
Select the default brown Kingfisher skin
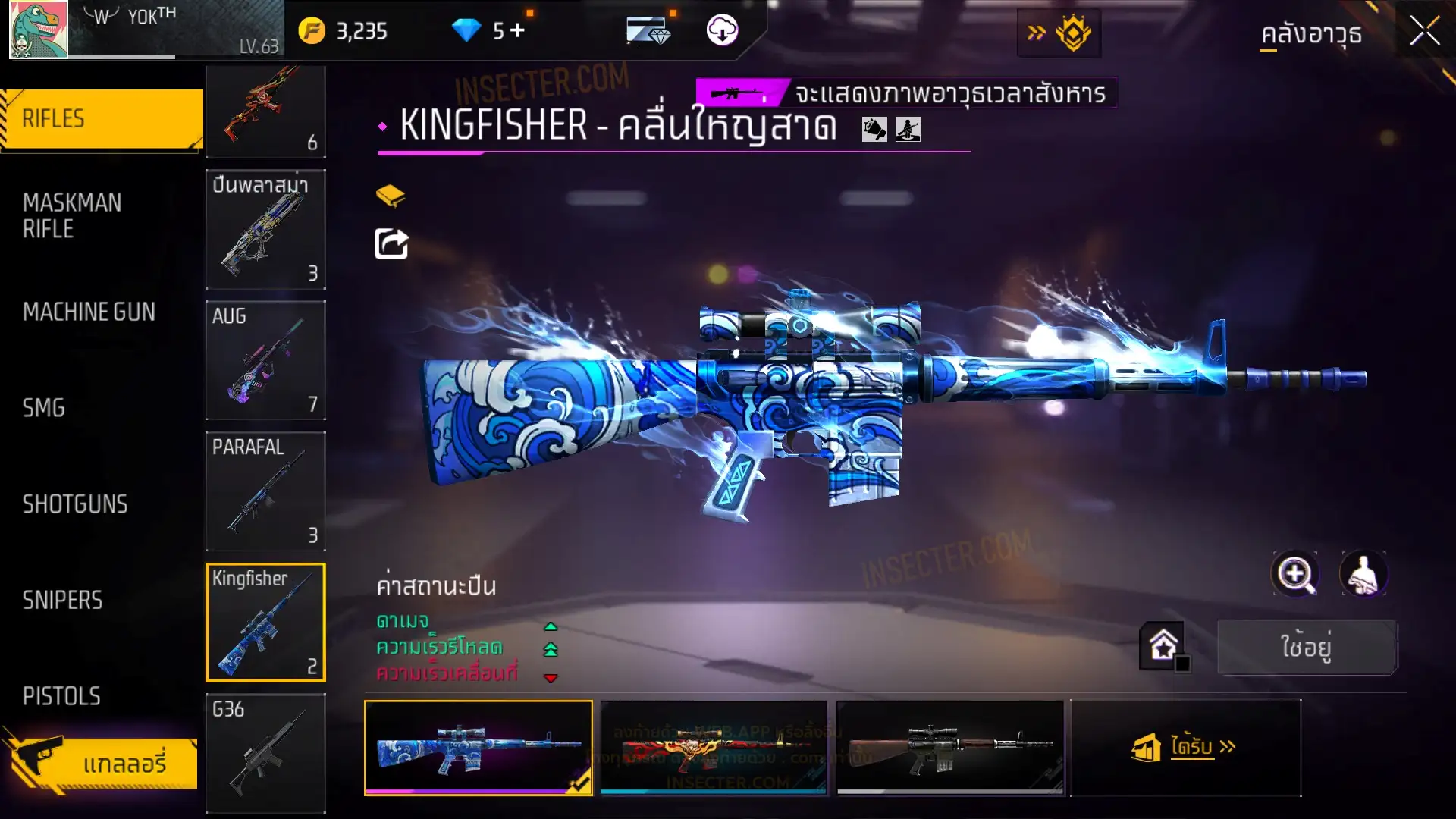coord(950,747)
